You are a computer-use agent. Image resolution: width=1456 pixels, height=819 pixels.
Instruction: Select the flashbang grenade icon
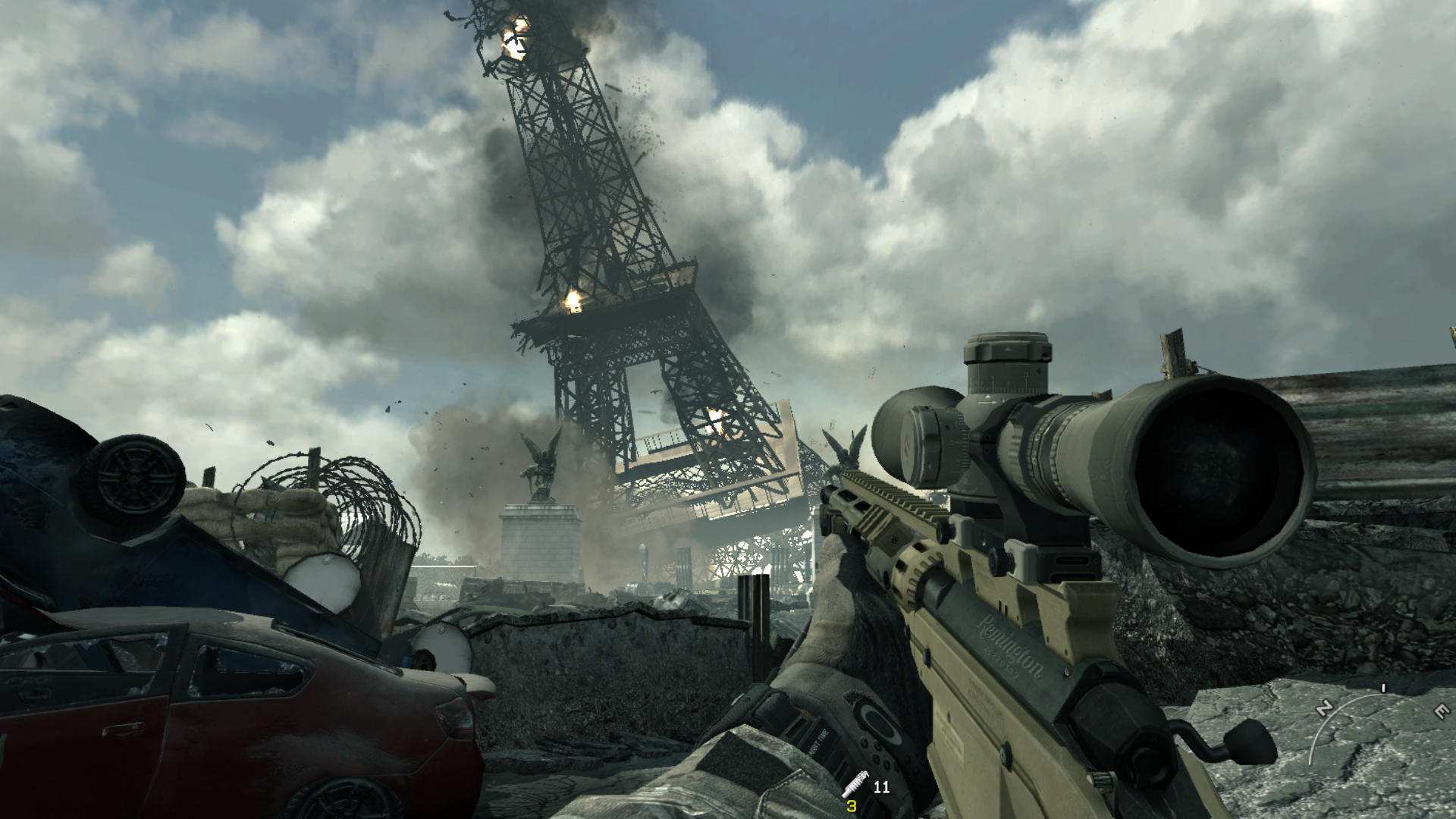pyautogui.click(x=855, y=784)
